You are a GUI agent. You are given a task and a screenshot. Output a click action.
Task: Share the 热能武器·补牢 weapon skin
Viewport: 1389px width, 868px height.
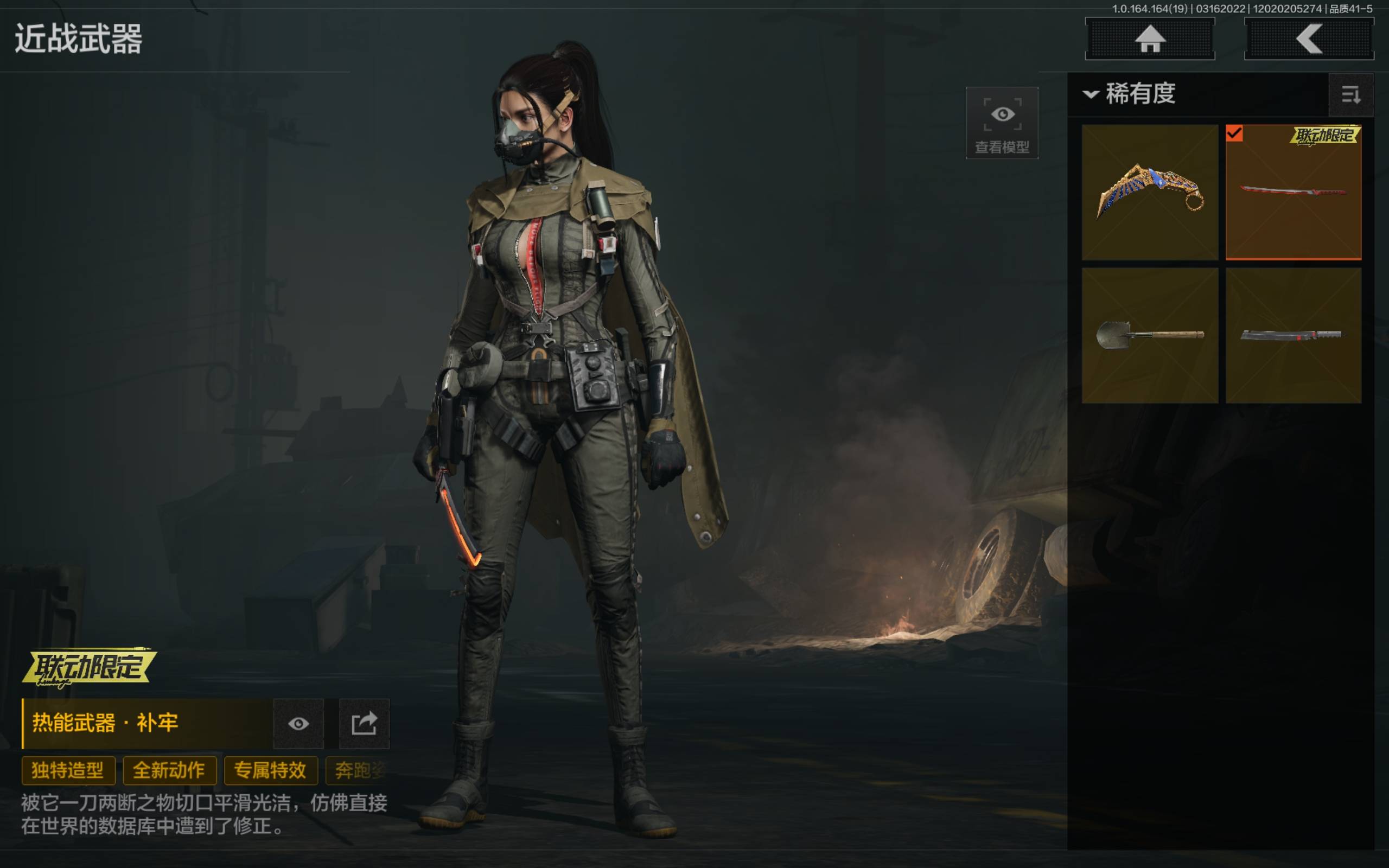pos(364,723)
